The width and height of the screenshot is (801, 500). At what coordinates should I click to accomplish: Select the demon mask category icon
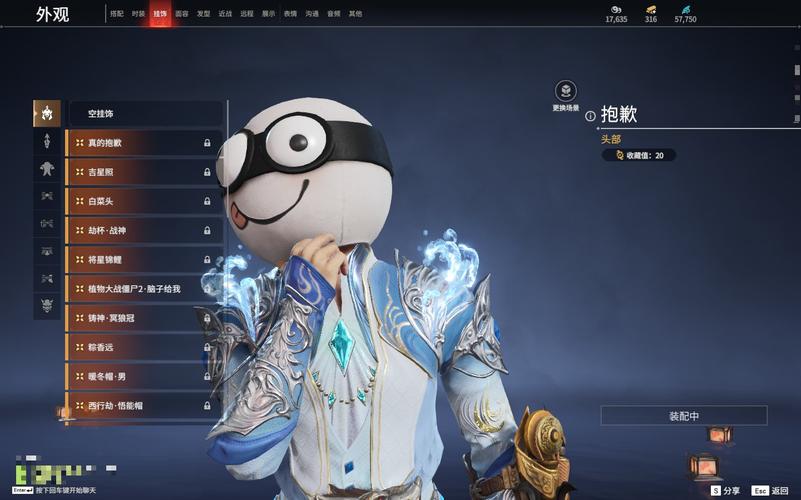click(47, 305)
